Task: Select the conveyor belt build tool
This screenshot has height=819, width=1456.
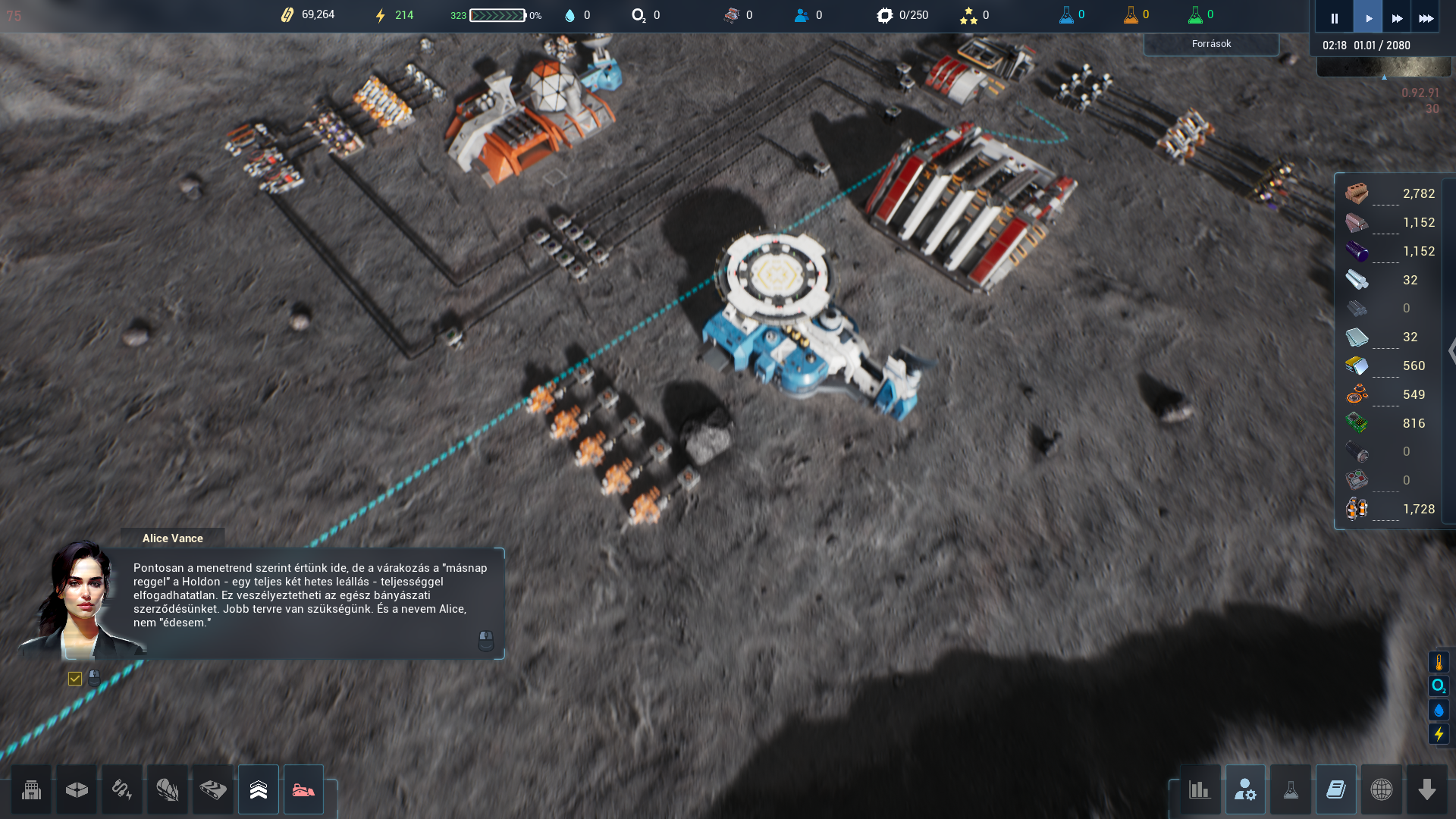Action: (x=213, y=789)
